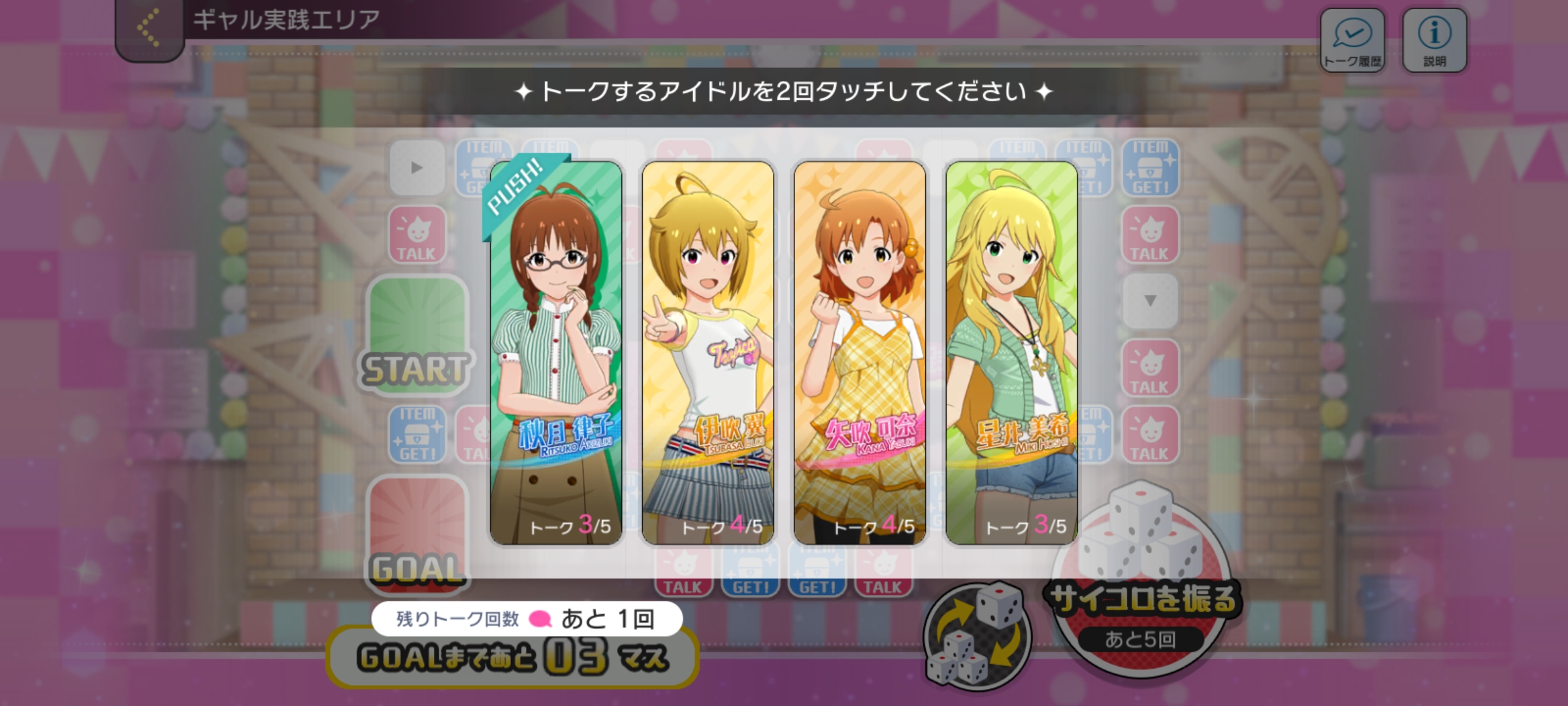Viewport: 1568px width, 706px height.
Task: Select the Ritsuko Akizuki idol card
Action: point(556,353)
